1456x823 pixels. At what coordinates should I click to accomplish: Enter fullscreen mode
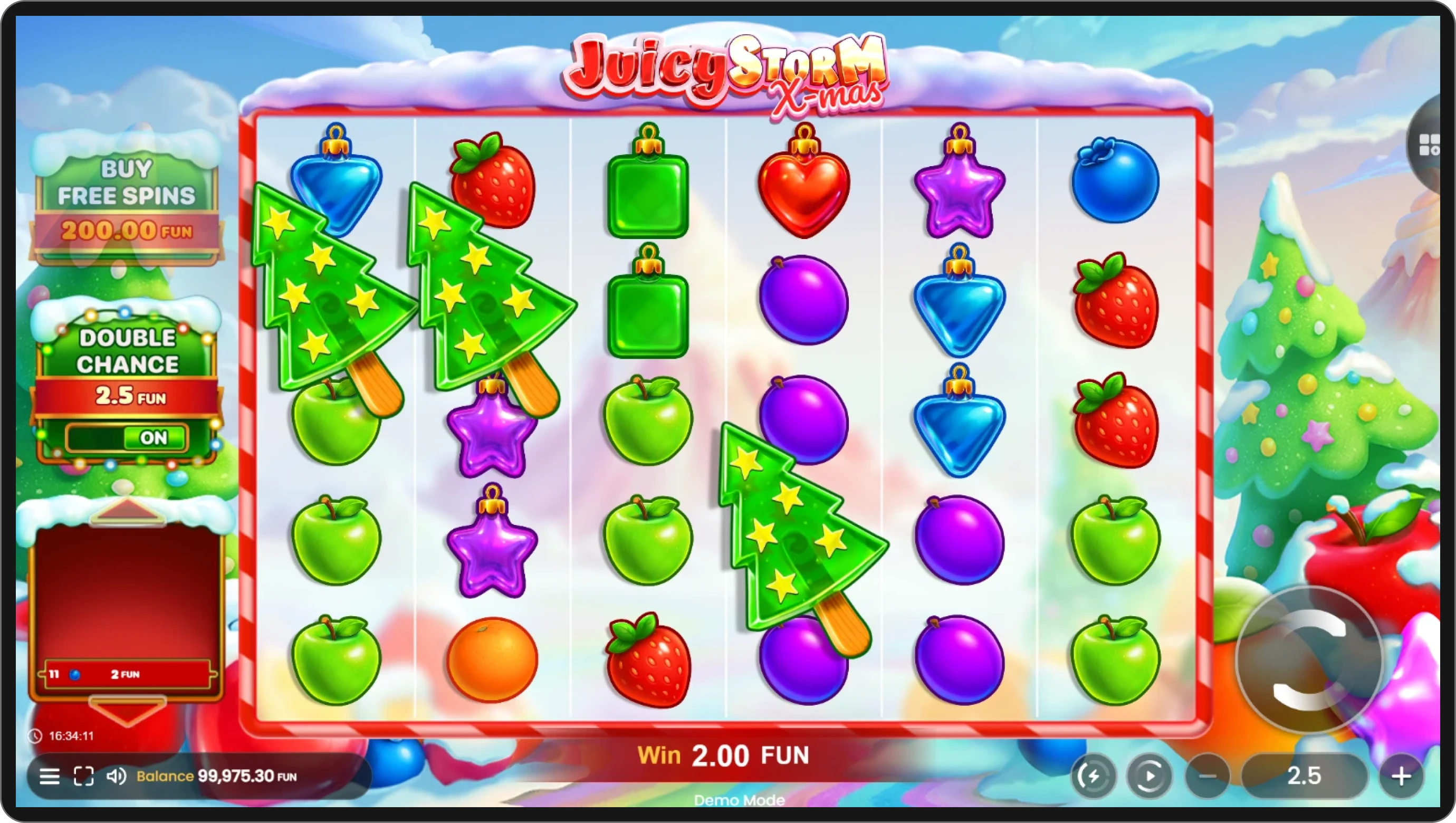(x=84, y=776)
